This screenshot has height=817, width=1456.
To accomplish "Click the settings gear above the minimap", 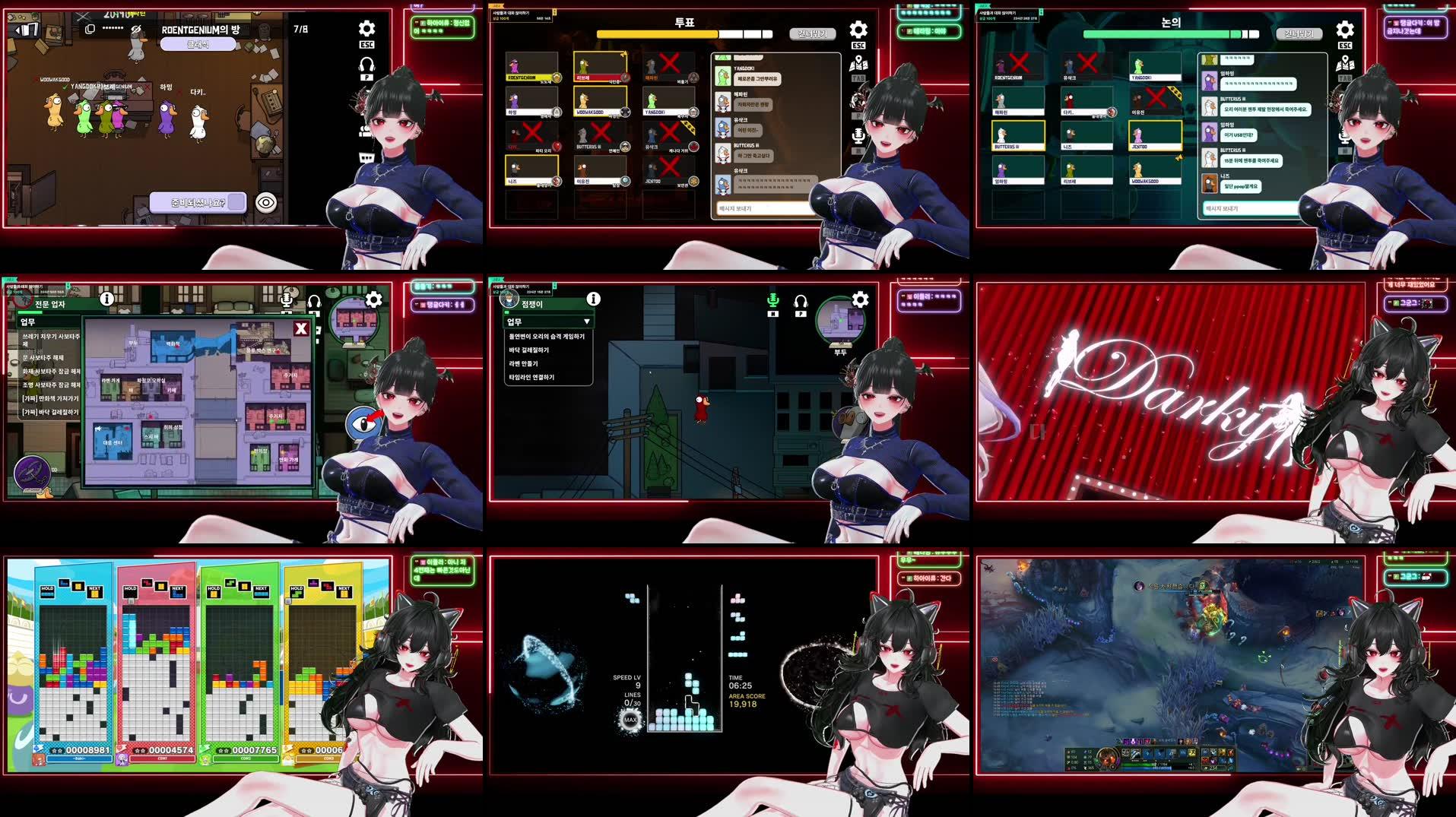I will point(859,299).
